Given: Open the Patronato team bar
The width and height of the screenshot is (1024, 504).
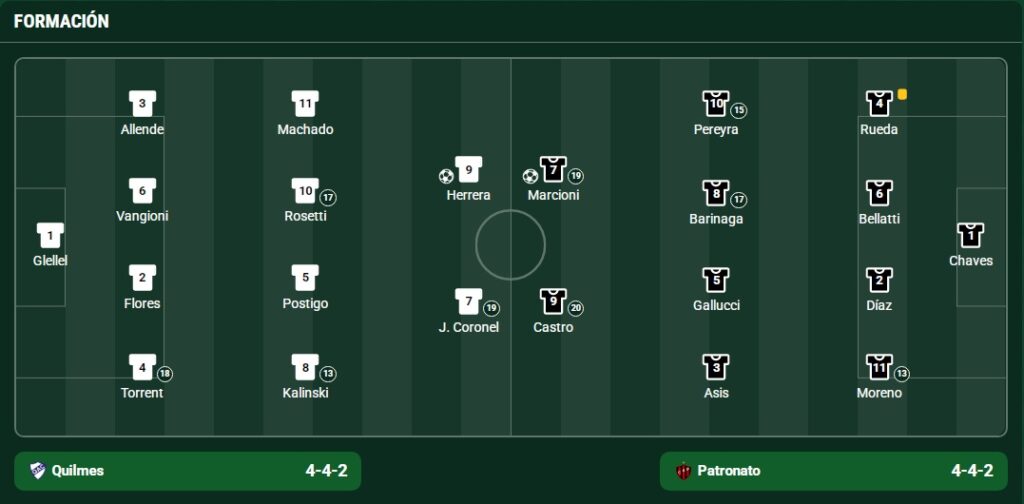Looking at the screenshot, I should pyautogui.click(x=833, y=471).
